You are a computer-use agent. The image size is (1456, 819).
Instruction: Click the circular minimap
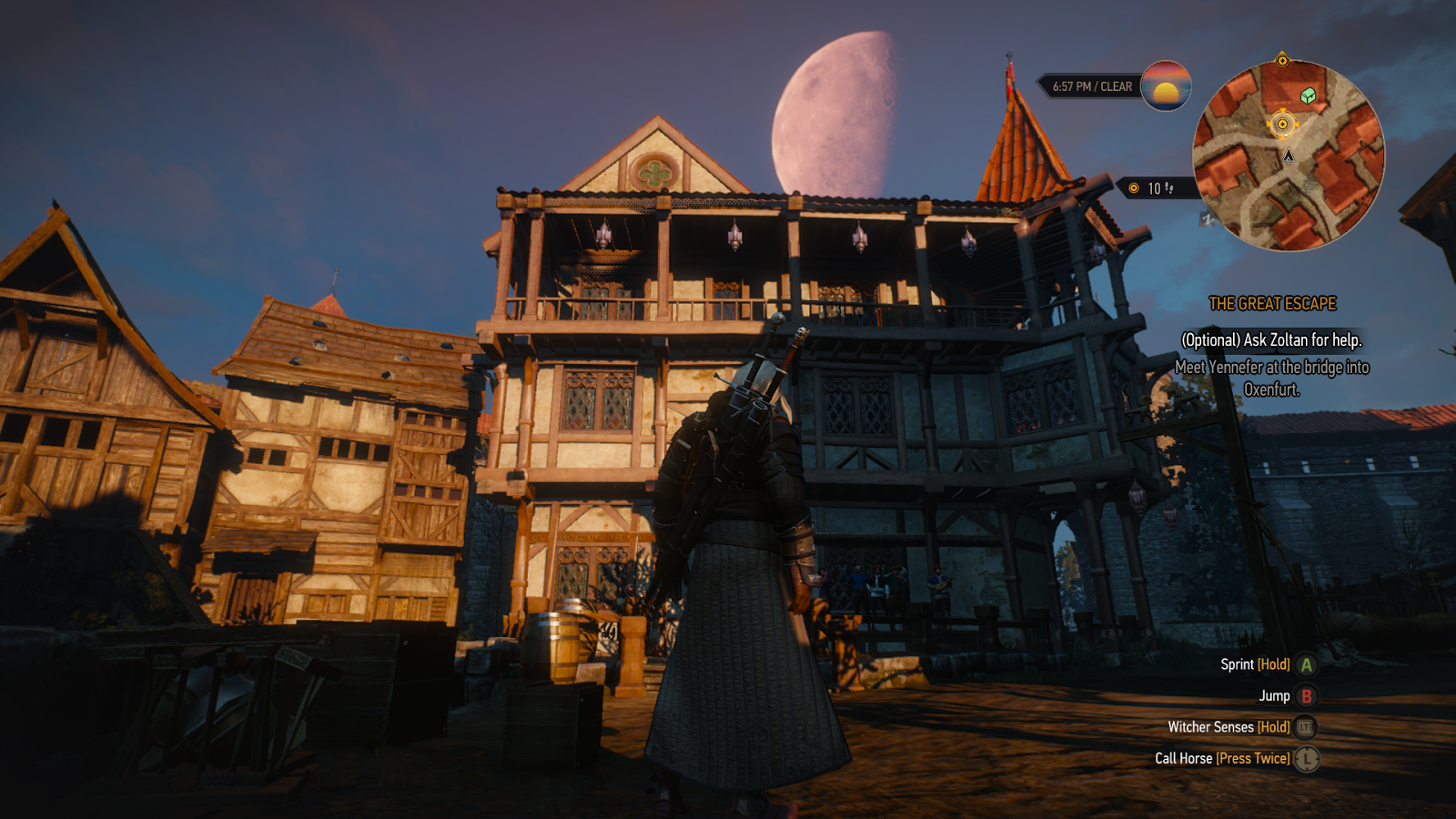coord(1288,156)
